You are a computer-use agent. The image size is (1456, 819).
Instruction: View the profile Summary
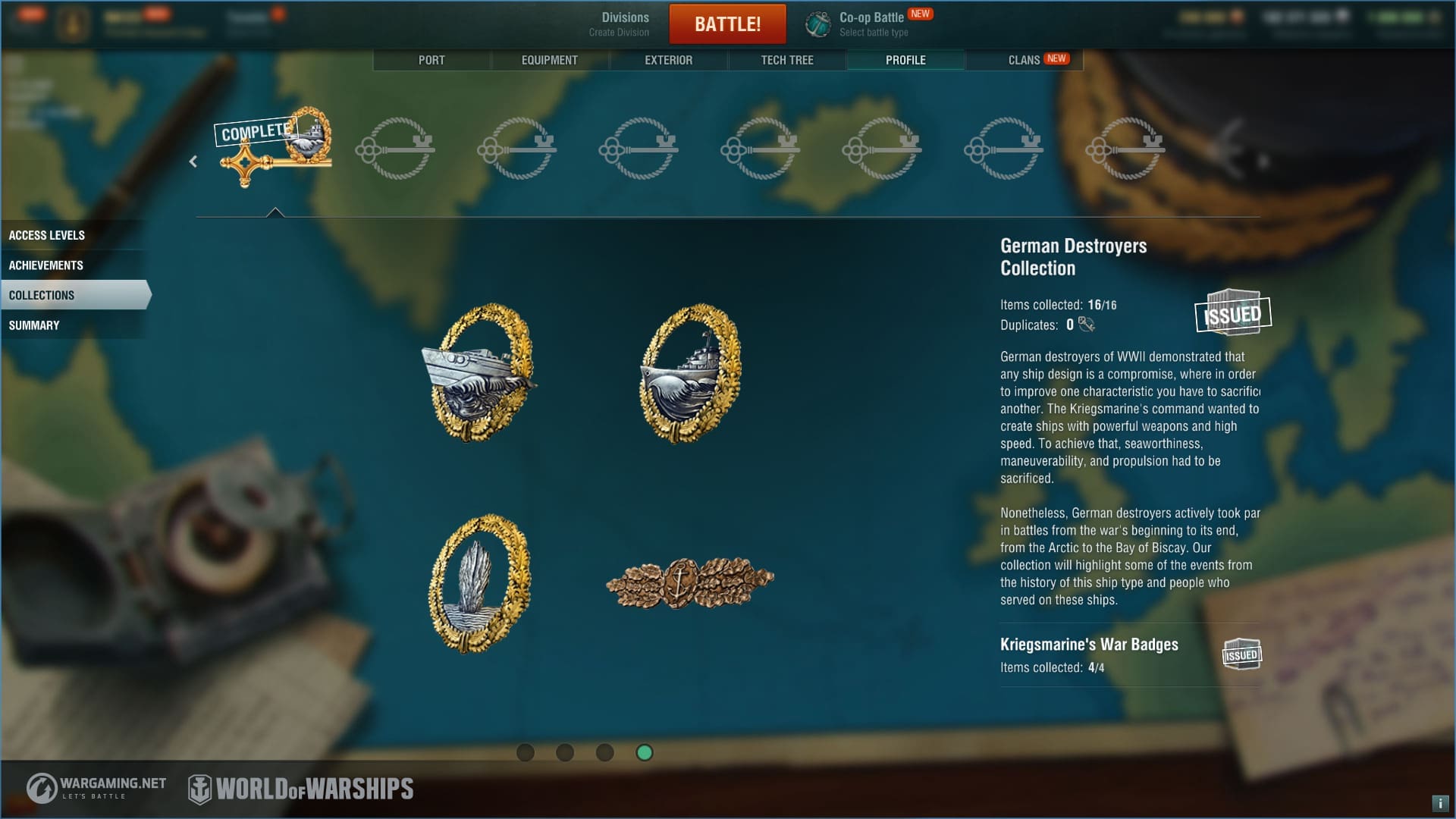(x=34, y=325)
